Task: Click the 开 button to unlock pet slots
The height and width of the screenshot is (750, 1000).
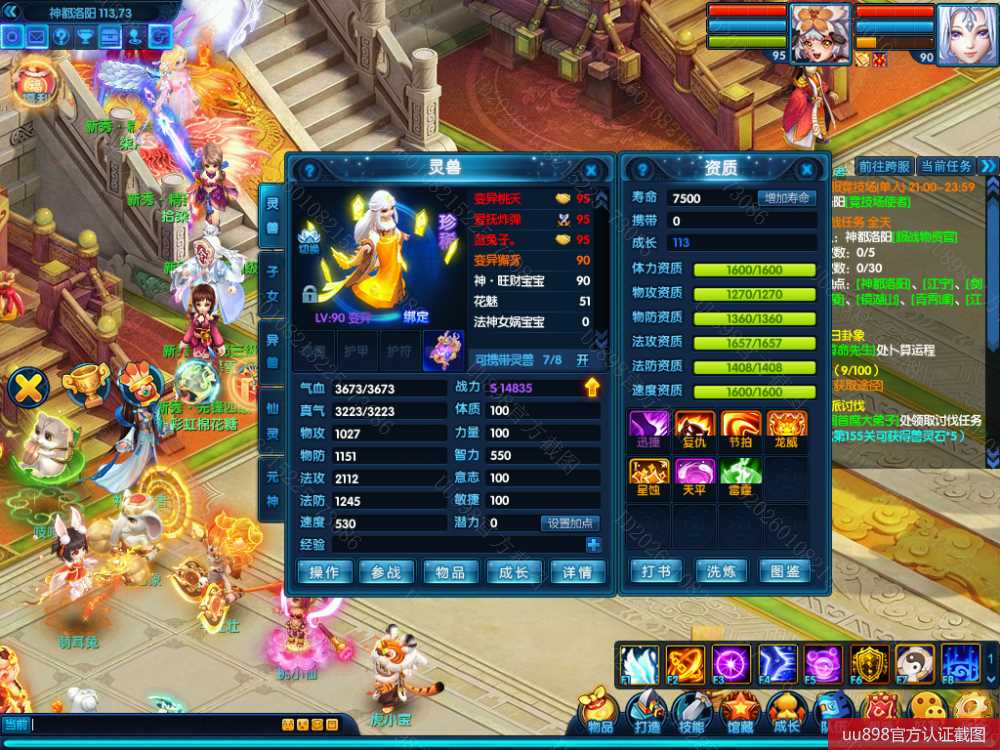Action: click(x=582, y=360)
